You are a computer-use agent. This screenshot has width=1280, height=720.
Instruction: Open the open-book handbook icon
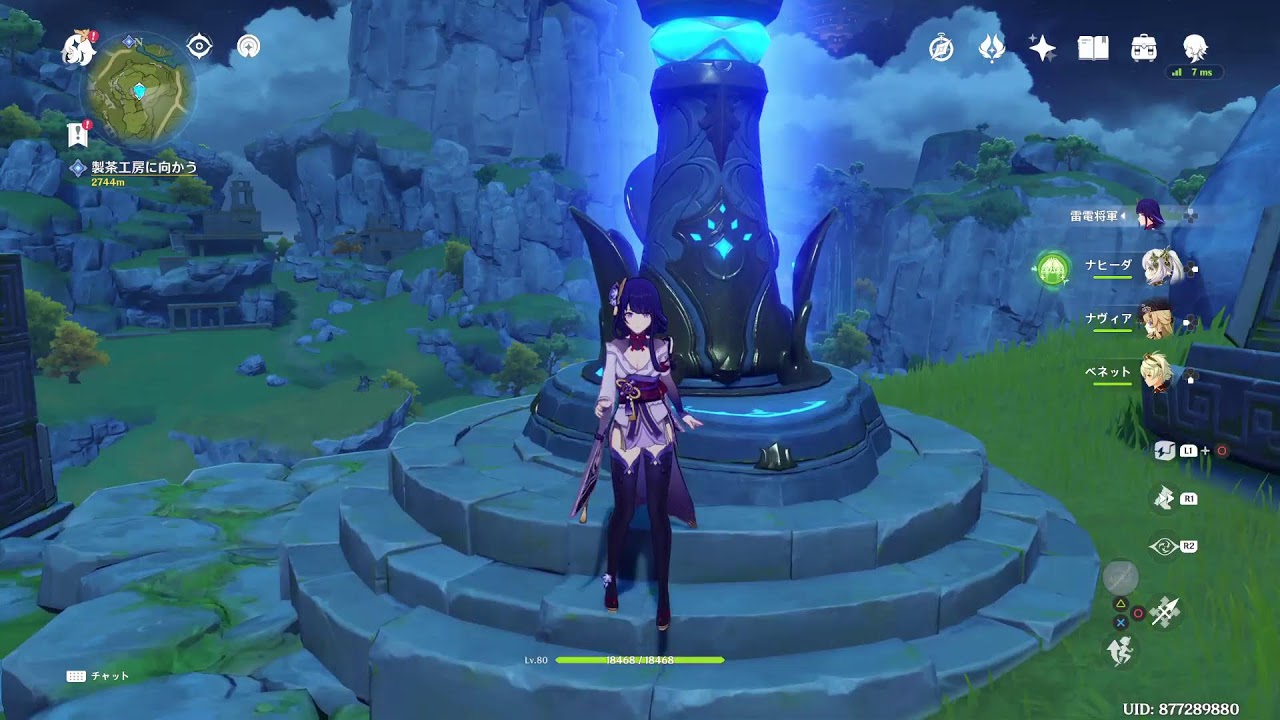pos(1093,48)
